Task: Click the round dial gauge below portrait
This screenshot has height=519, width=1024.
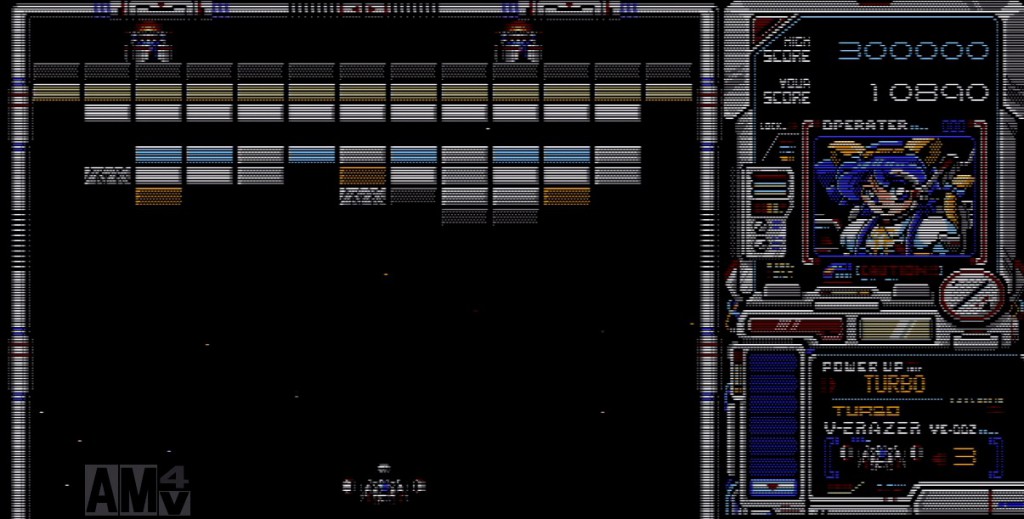Action: point(970,296)
